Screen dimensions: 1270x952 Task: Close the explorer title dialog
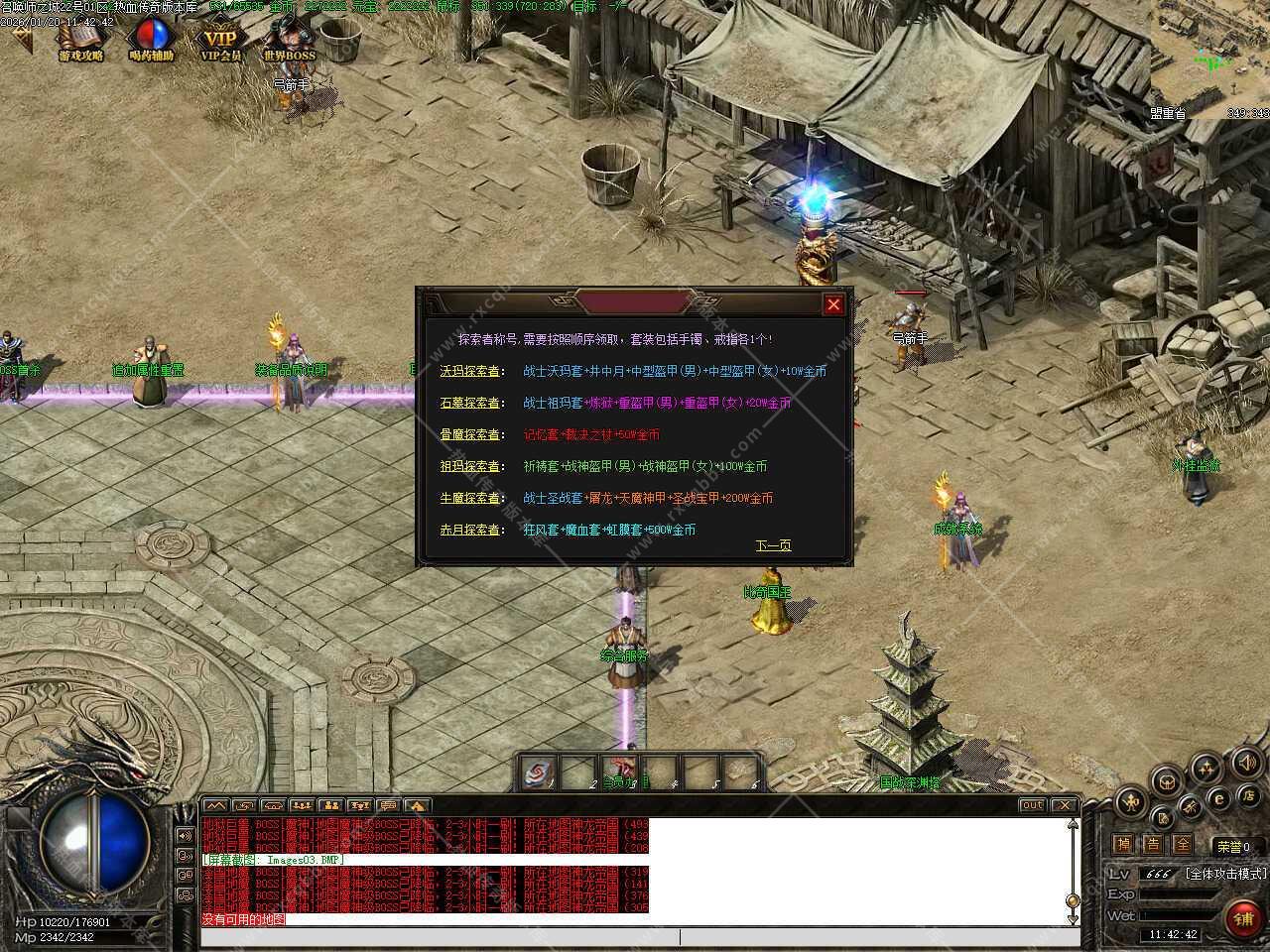pos(833,304)
